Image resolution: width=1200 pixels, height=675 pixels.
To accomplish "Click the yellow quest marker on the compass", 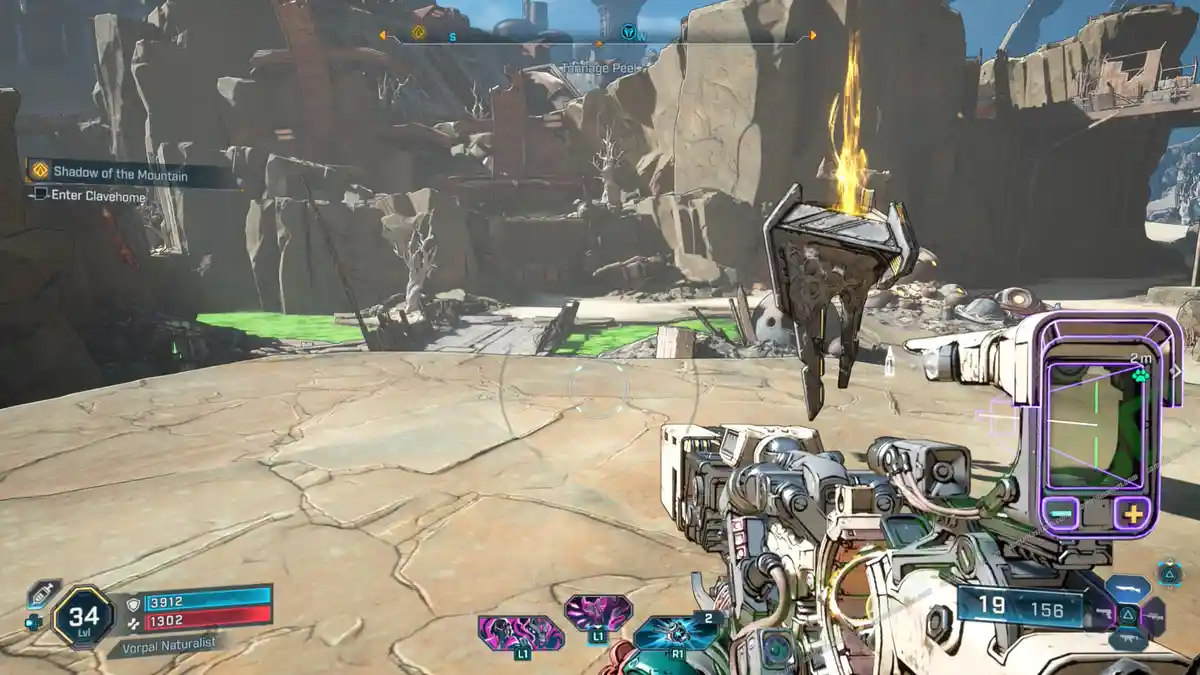I will [419, 32].
